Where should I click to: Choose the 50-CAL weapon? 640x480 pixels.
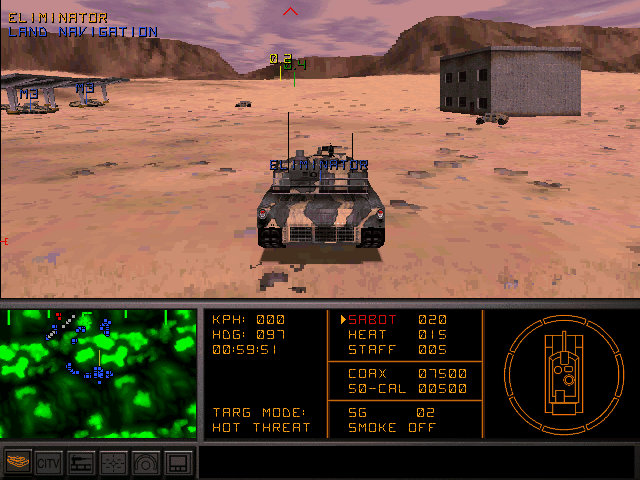click(x=407, y=388)
